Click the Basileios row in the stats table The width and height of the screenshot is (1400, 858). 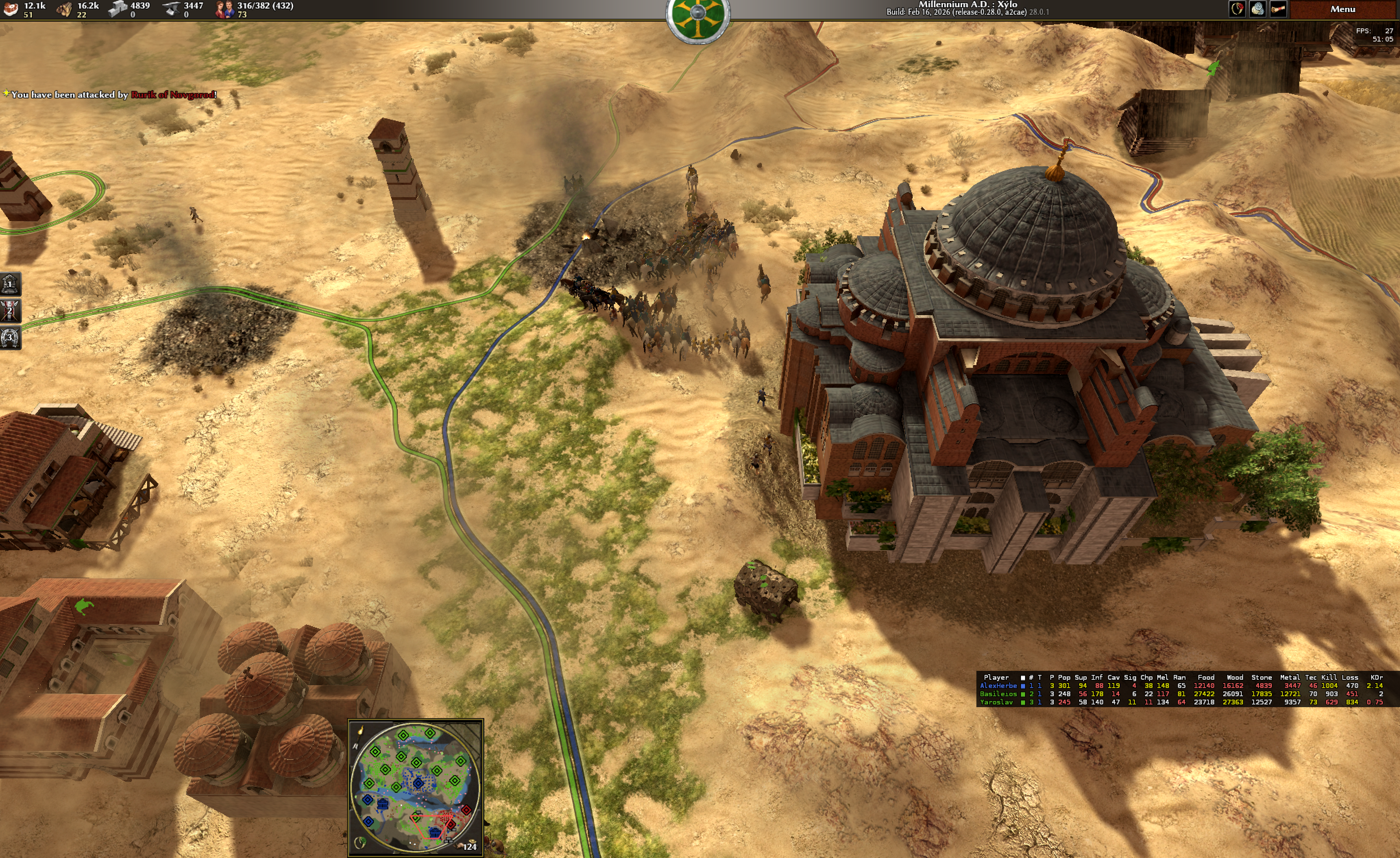click(998, 694)
